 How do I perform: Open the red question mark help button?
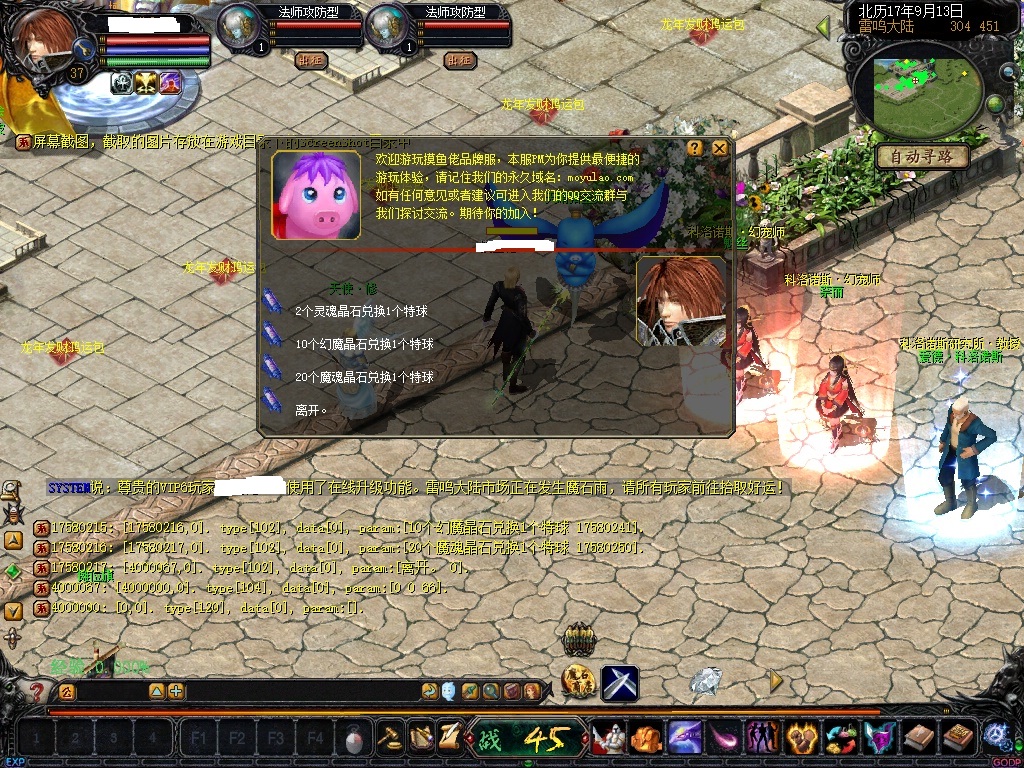pyautogui.click(x=37, y=691)
